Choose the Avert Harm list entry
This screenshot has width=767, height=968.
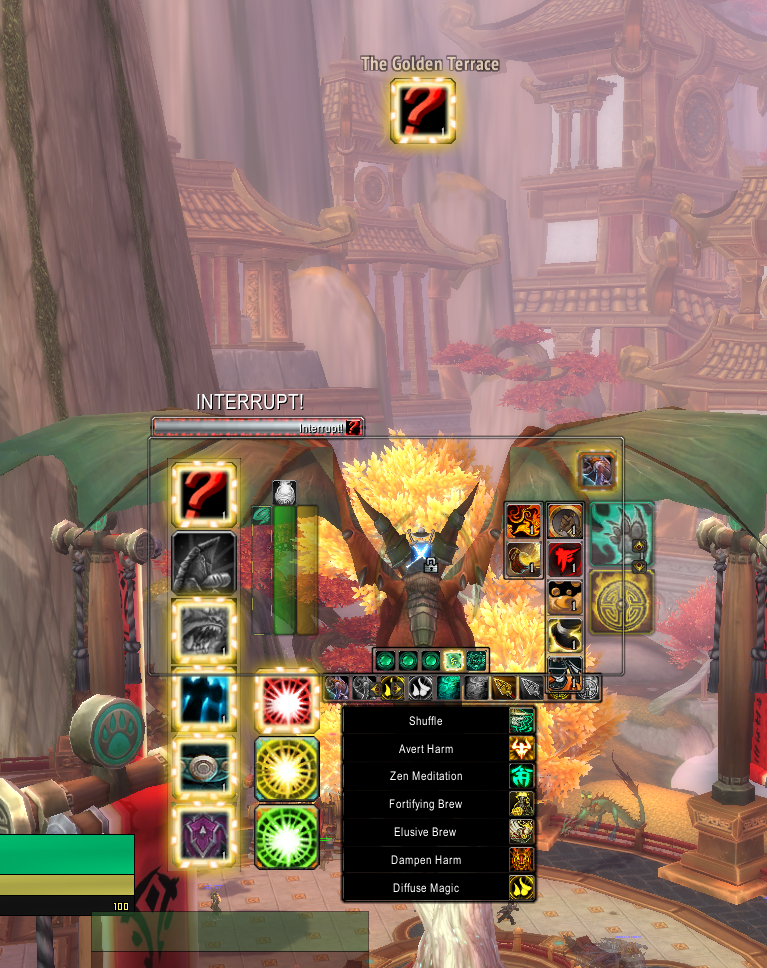[426, 749]
